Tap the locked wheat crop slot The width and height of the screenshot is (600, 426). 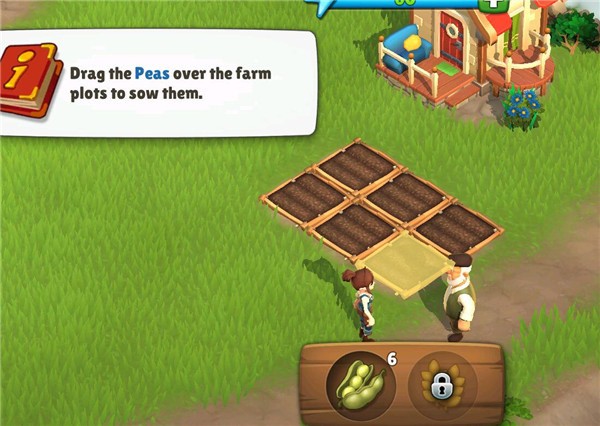(442, 385)
